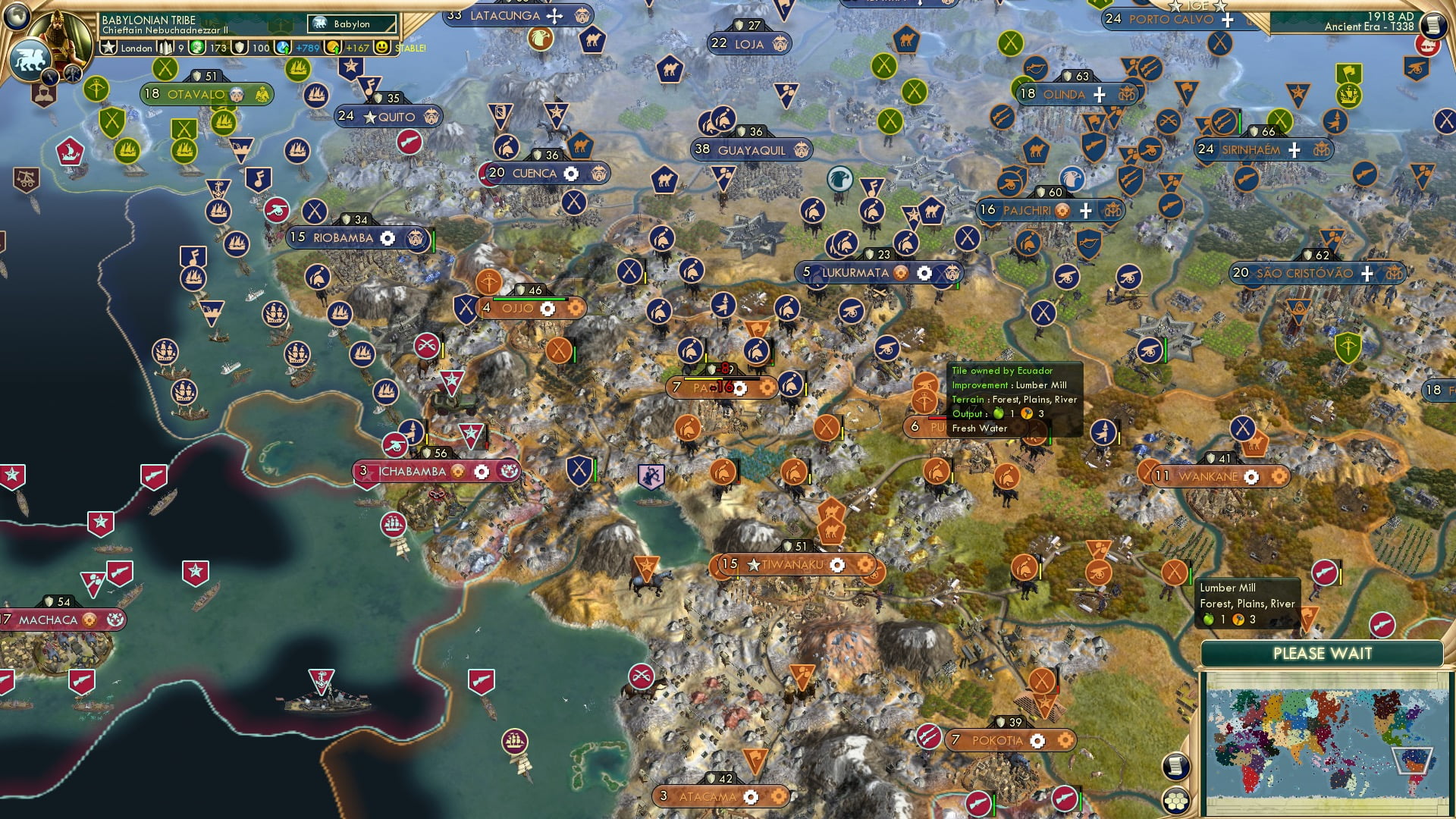
Task: Click the London capital star icon
Action: pyautogui.click(x=107, y=48)
